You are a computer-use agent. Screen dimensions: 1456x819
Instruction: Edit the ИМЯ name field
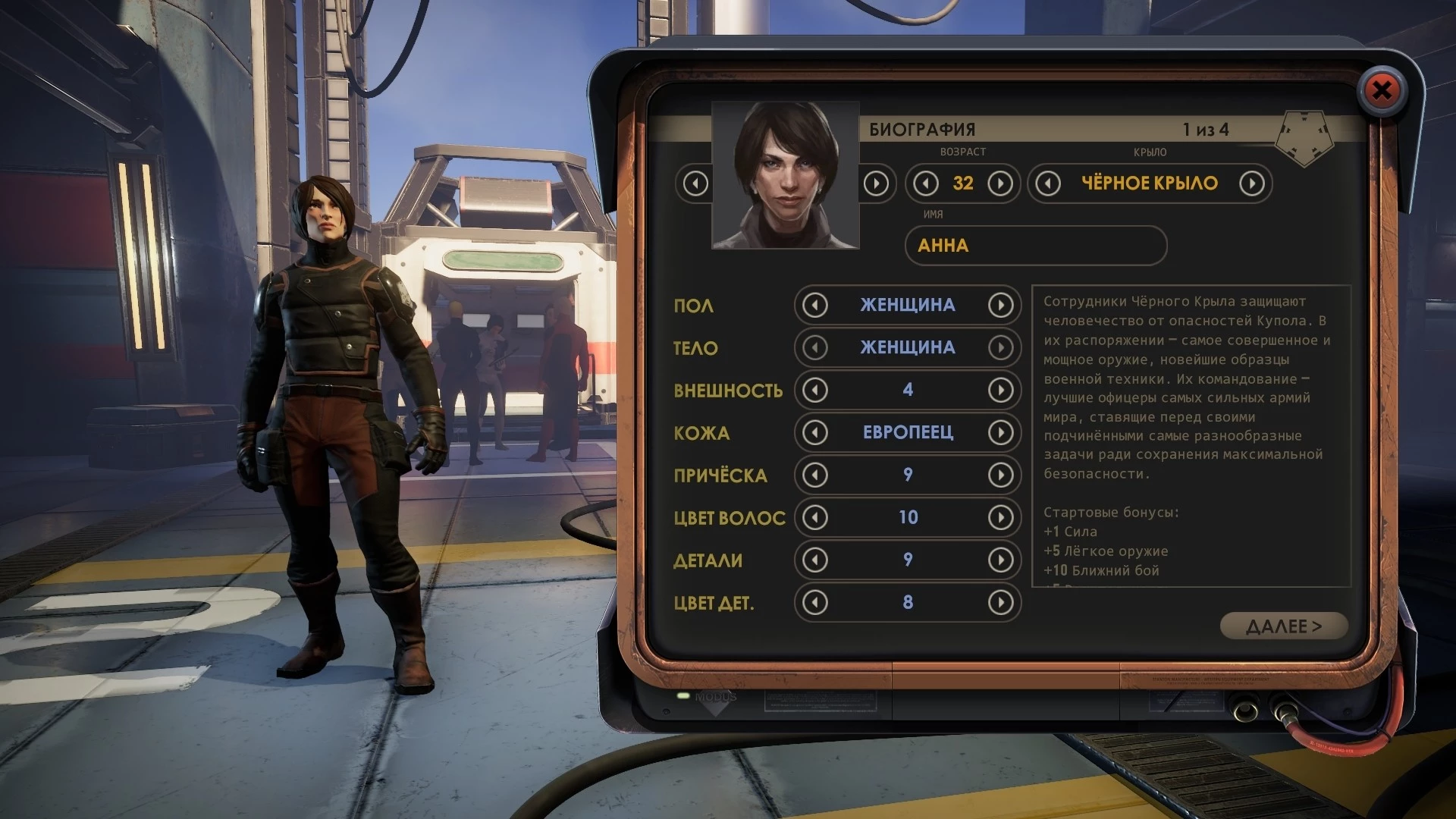(1035, 246)
